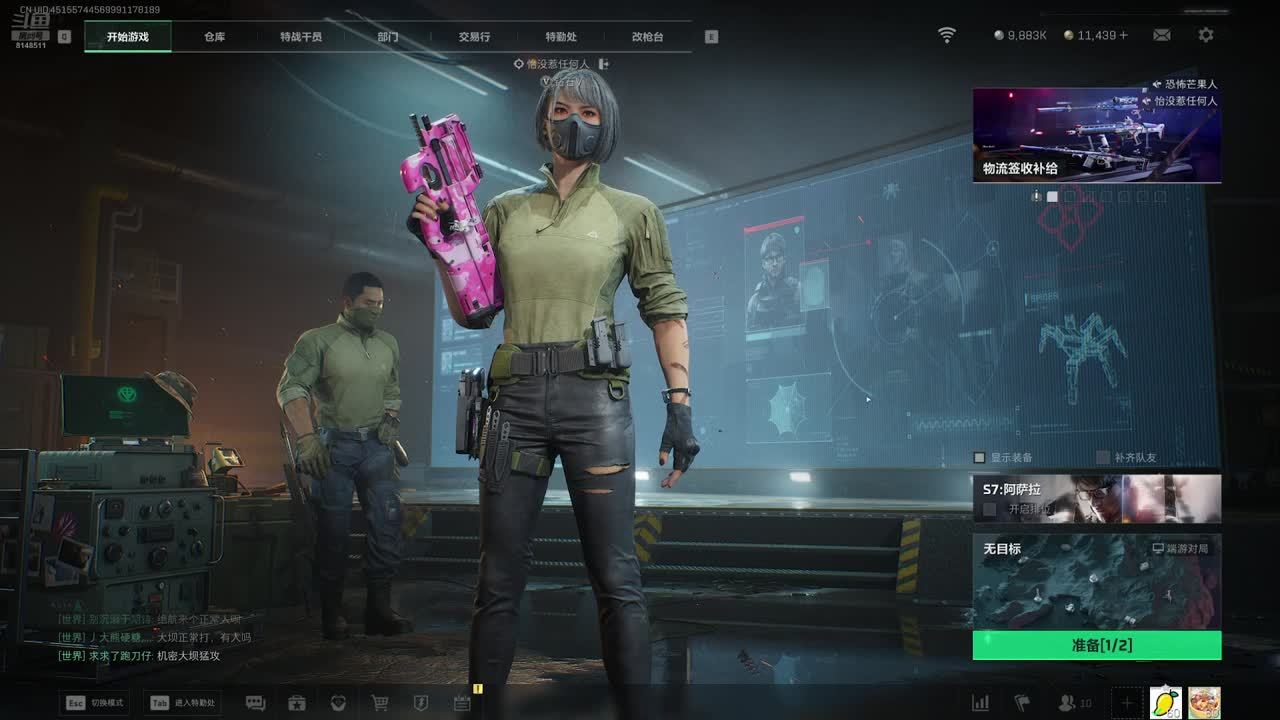Select the 部门 department tab
1280x720 pixels.
click(388, 37)
